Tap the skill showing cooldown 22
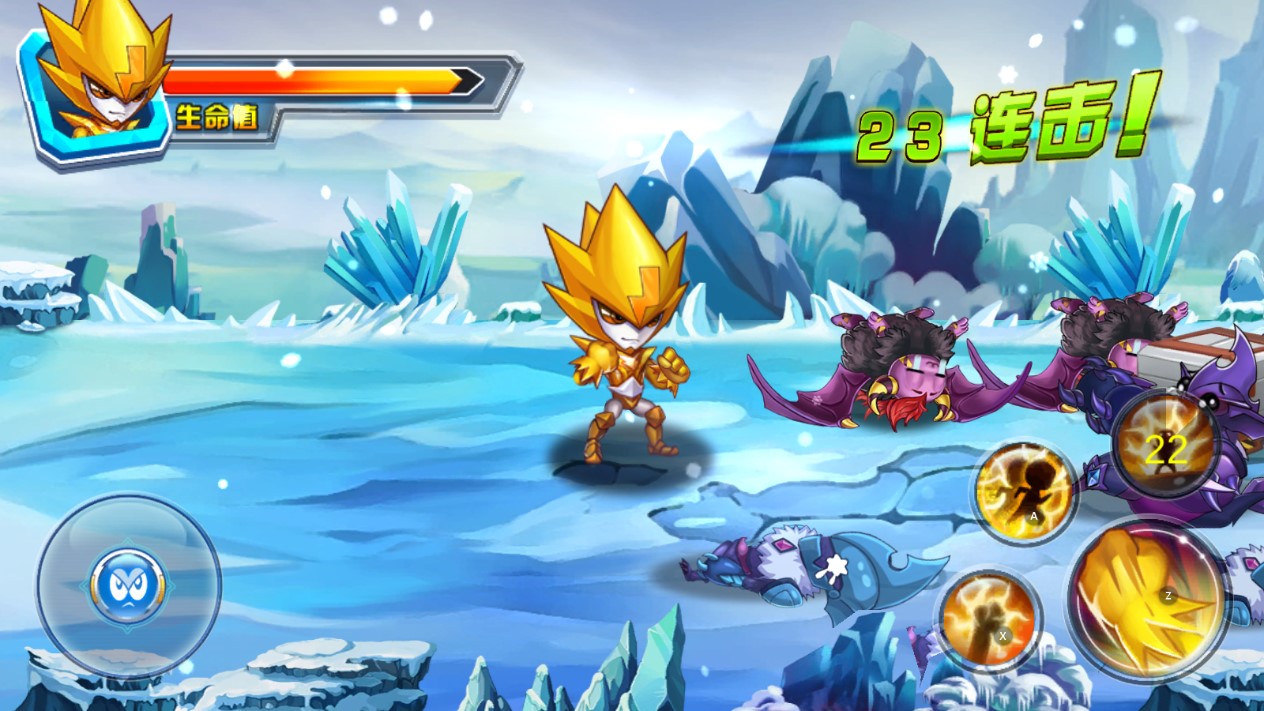Screen dimensions: 1264x711 pyautogui.click(x=1165, y=445)
